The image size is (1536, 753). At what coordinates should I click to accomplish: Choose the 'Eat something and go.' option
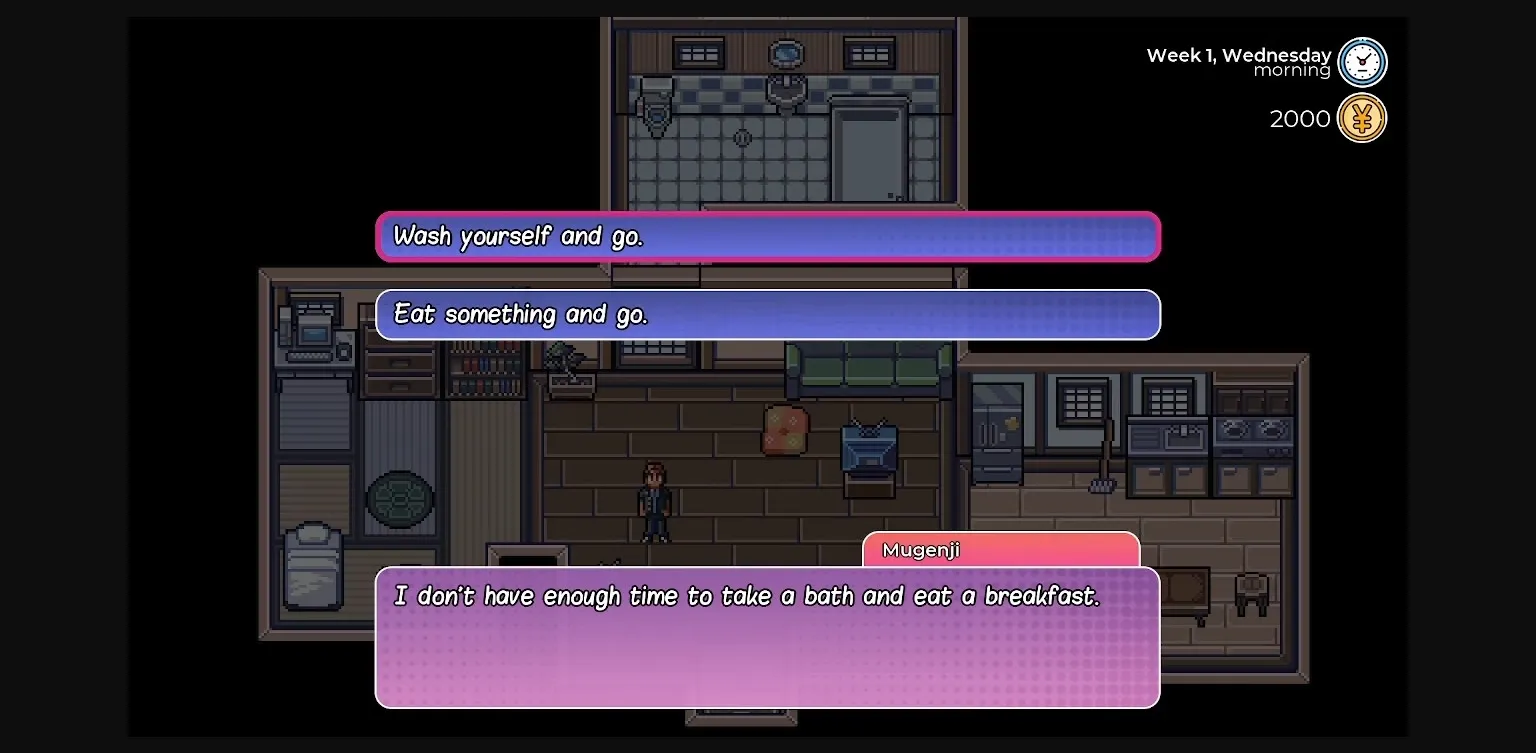pos(767,314)
